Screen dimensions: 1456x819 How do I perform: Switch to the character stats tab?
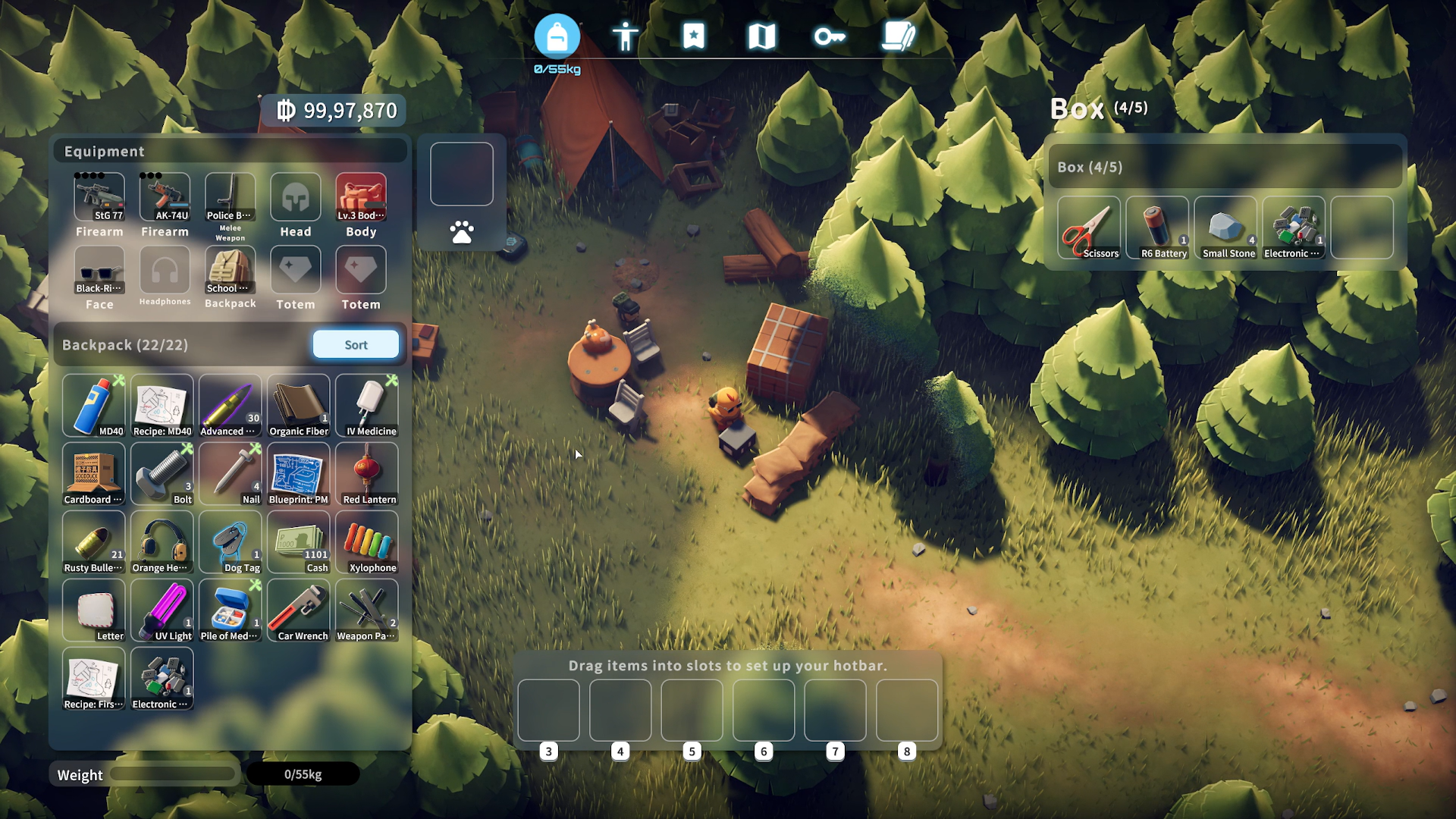point(625,36)
